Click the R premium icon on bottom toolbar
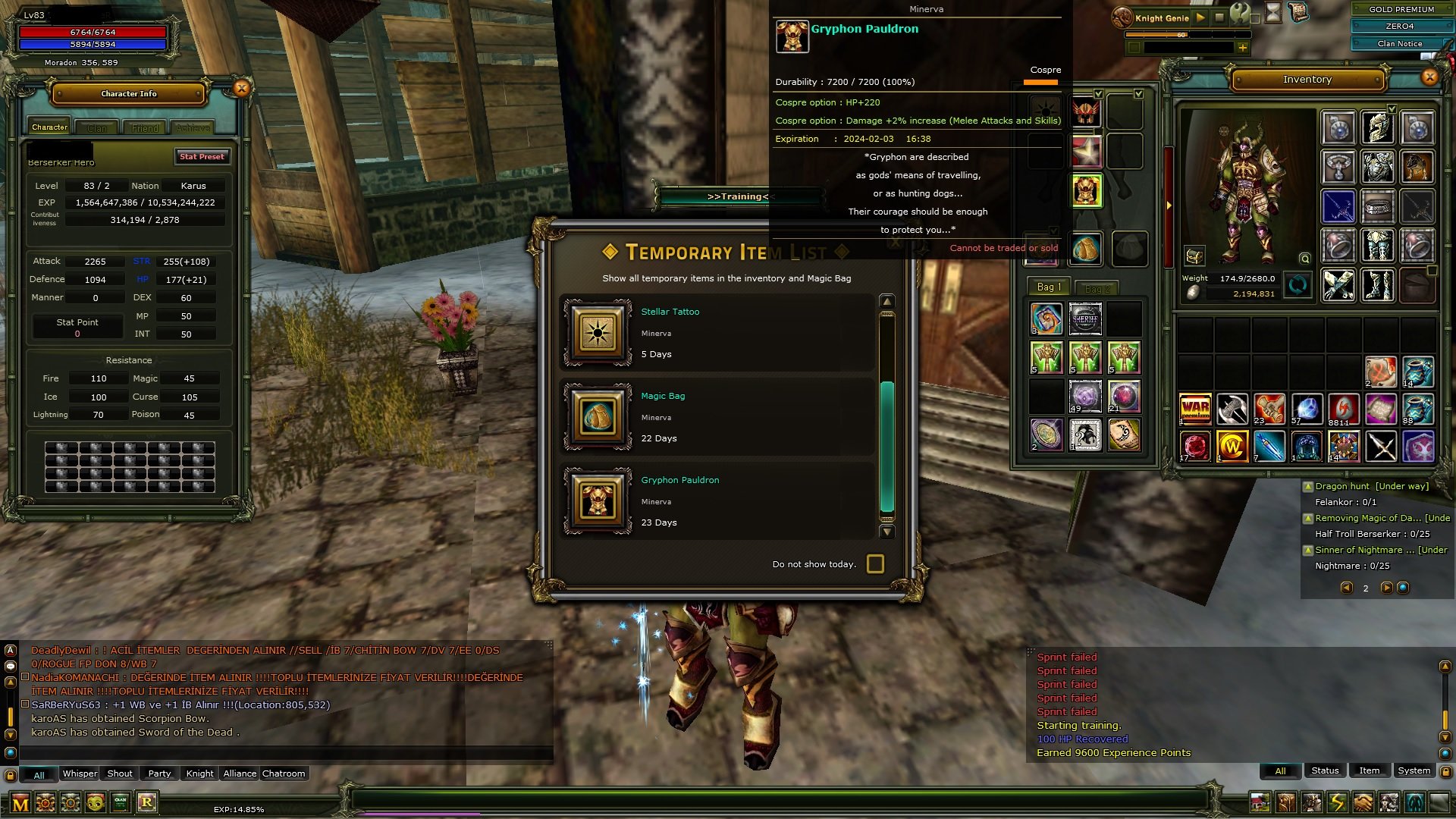 tap(149, 803)
